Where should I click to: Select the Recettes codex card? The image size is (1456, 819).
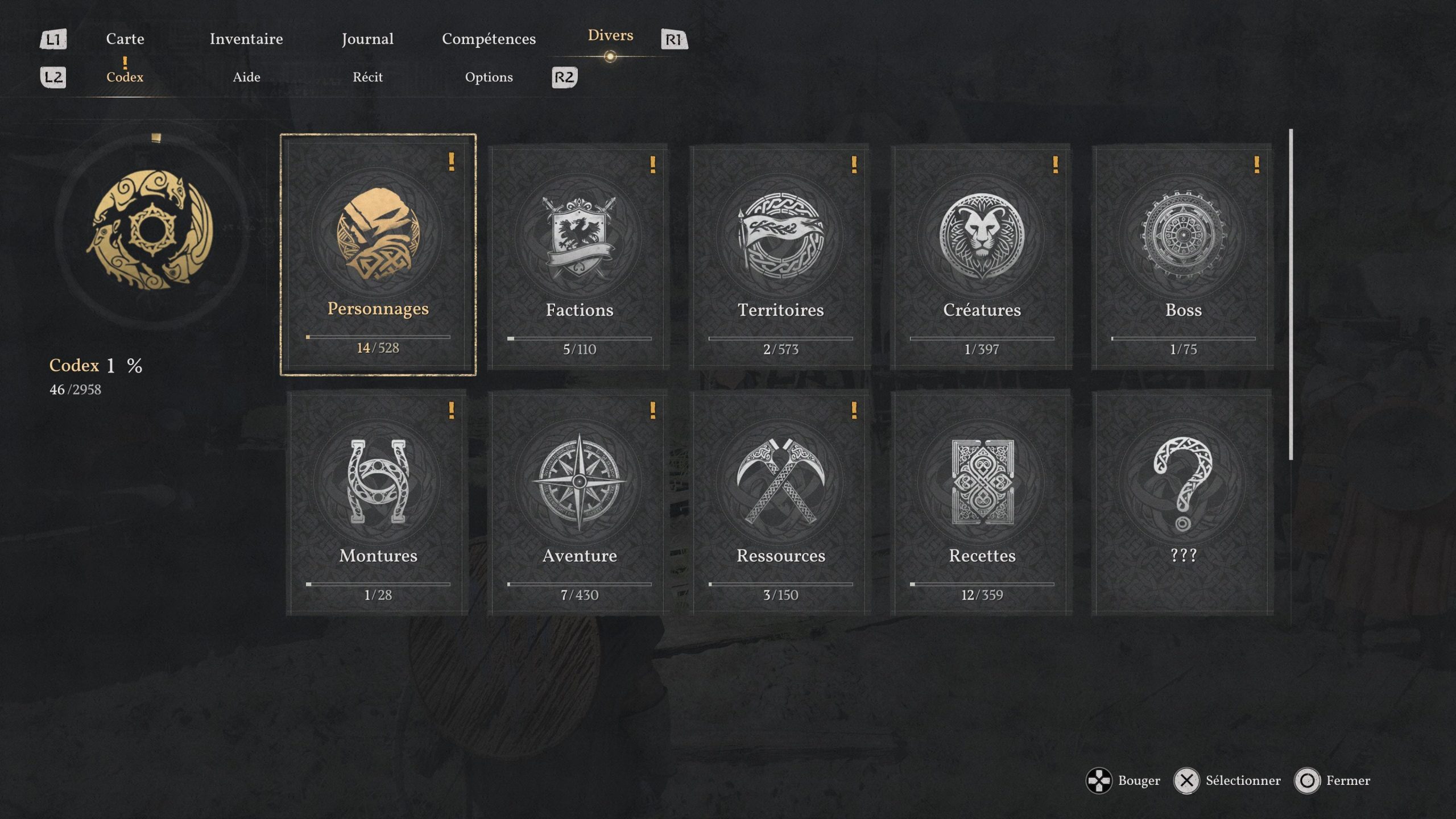tap(982, 503)
